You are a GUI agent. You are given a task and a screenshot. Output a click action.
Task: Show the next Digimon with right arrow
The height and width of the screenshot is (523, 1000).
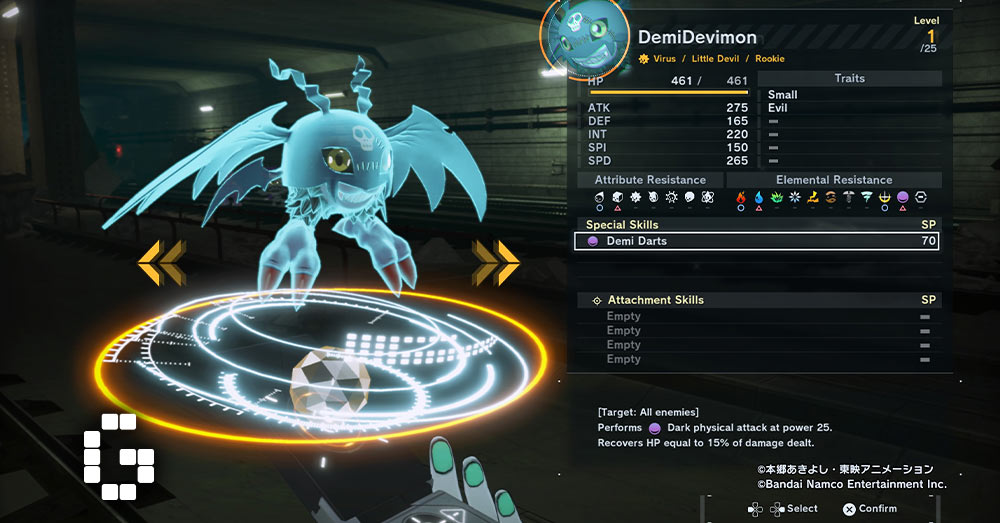(x=496, y=262)
